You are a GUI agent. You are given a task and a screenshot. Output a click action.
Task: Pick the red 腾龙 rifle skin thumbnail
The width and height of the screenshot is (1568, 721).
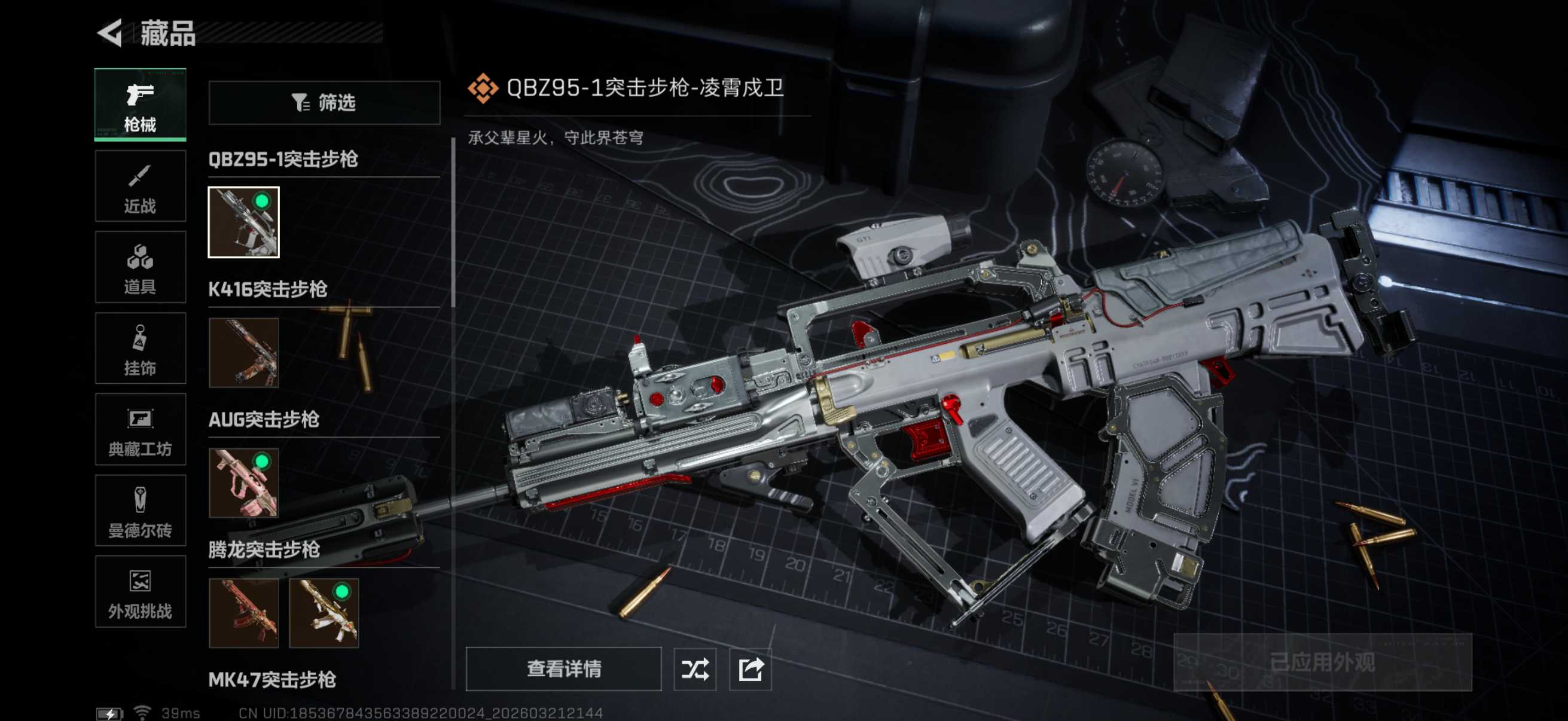coord(243,613)
